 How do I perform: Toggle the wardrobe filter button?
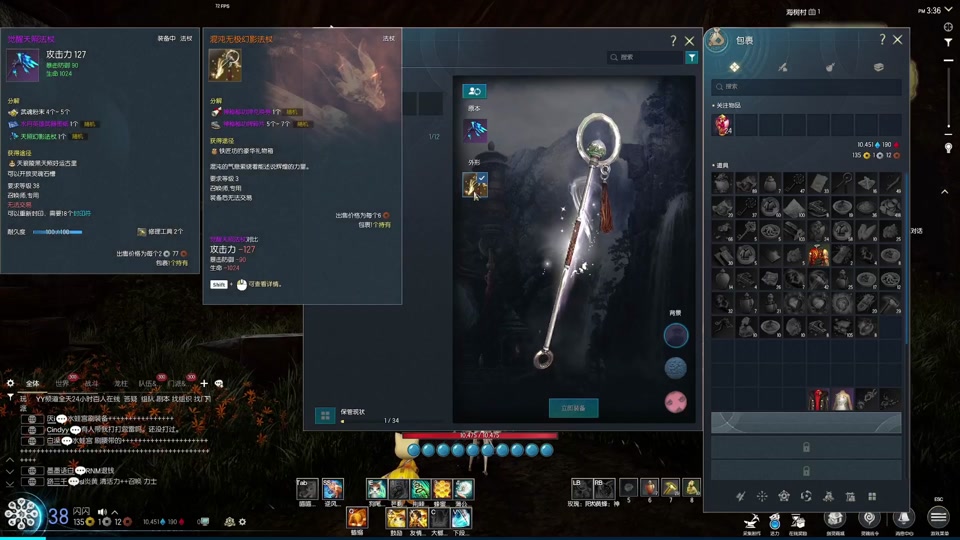pyautogui.click(x=691, y=58)
